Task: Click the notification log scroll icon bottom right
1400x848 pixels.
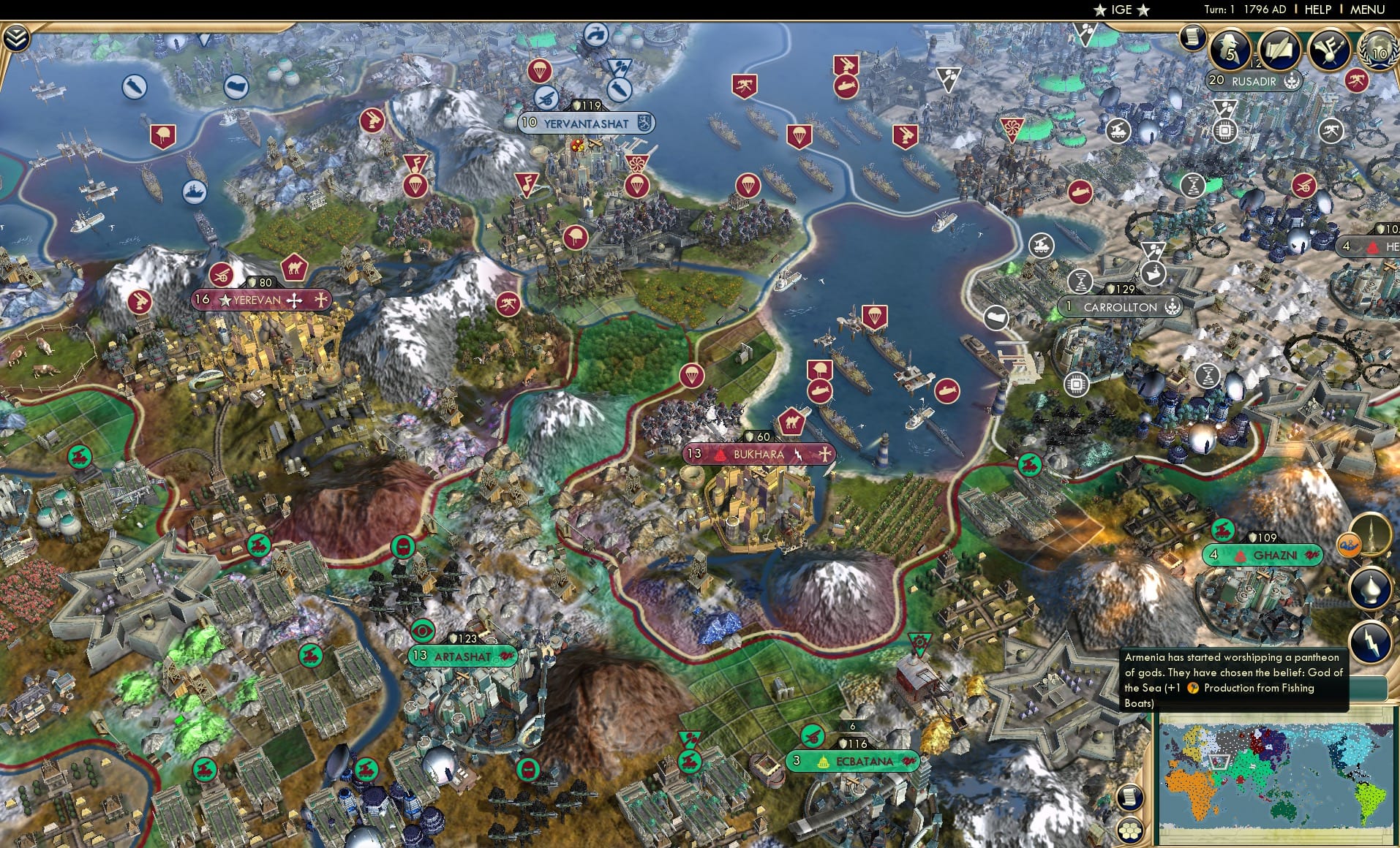Action: pos(1130,799)
